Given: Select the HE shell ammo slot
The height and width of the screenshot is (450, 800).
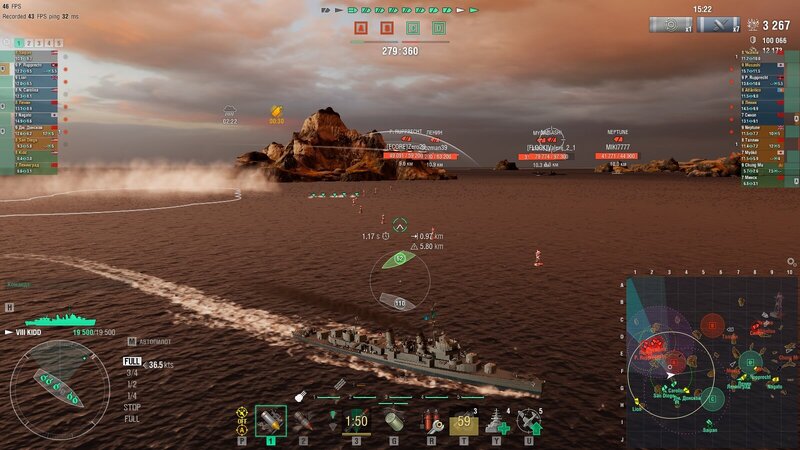Looking at the screenshot, I should [x=271, y=421].
